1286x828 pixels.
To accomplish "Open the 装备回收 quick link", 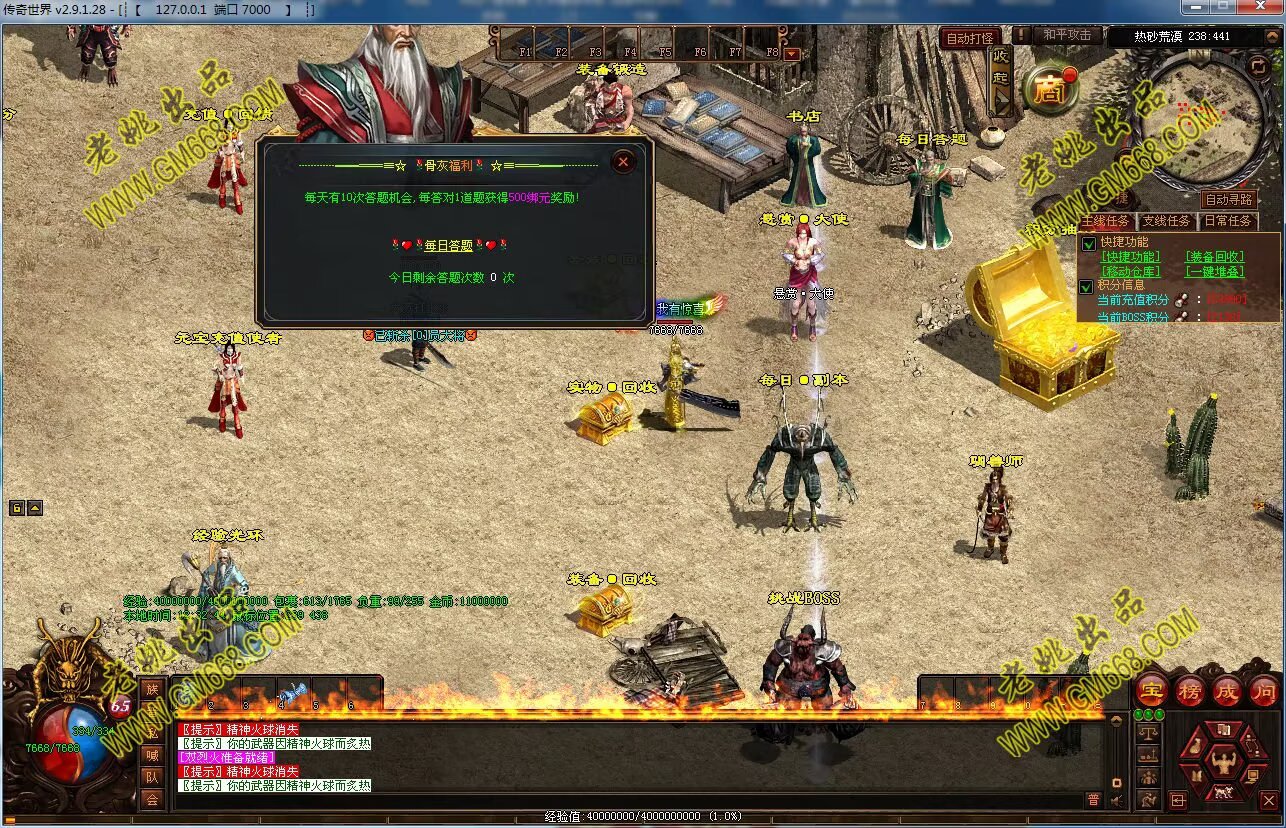I will pyautogui.click(x=1215, y=257).
